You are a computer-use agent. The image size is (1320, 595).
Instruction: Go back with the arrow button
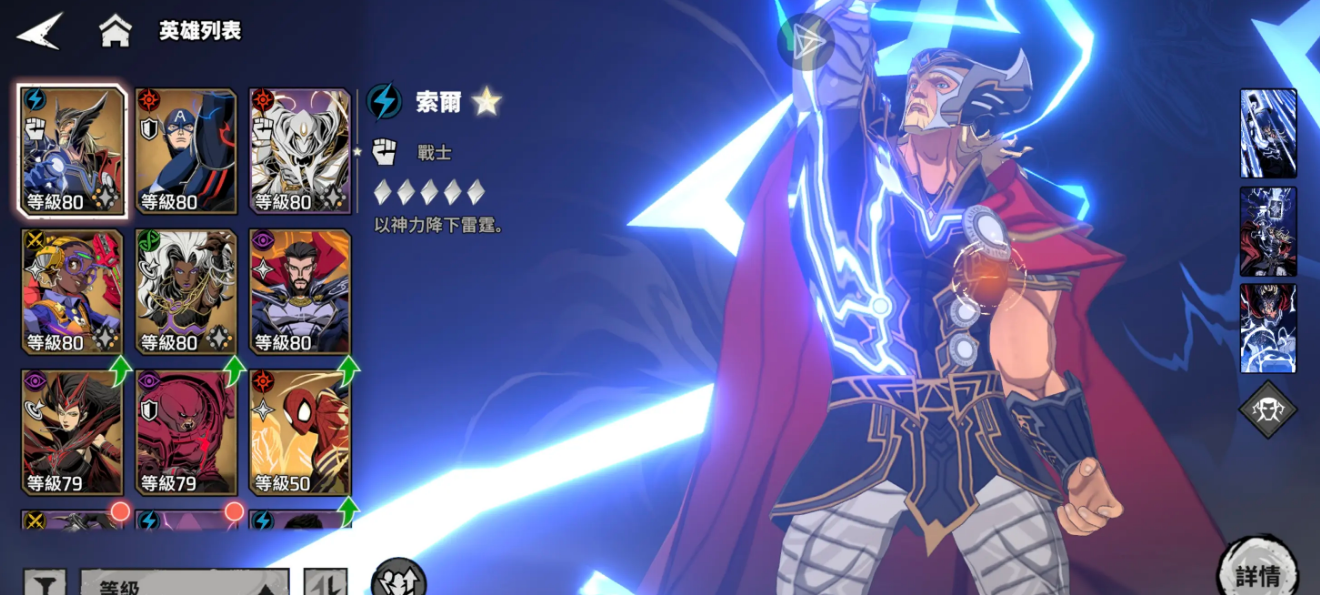coord(39,31)
